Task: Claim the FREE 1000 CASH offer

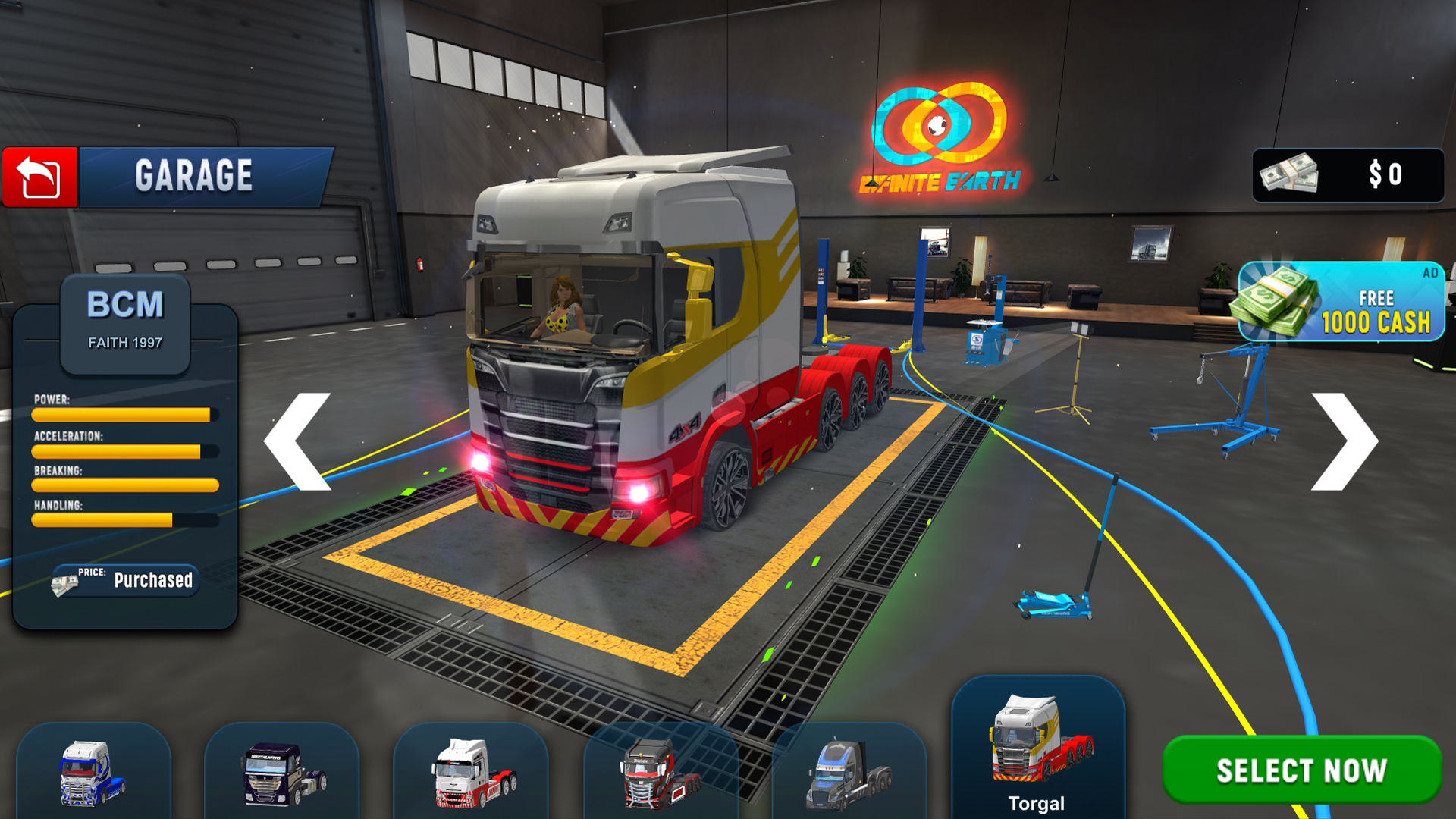Action: click(1342, 303)
